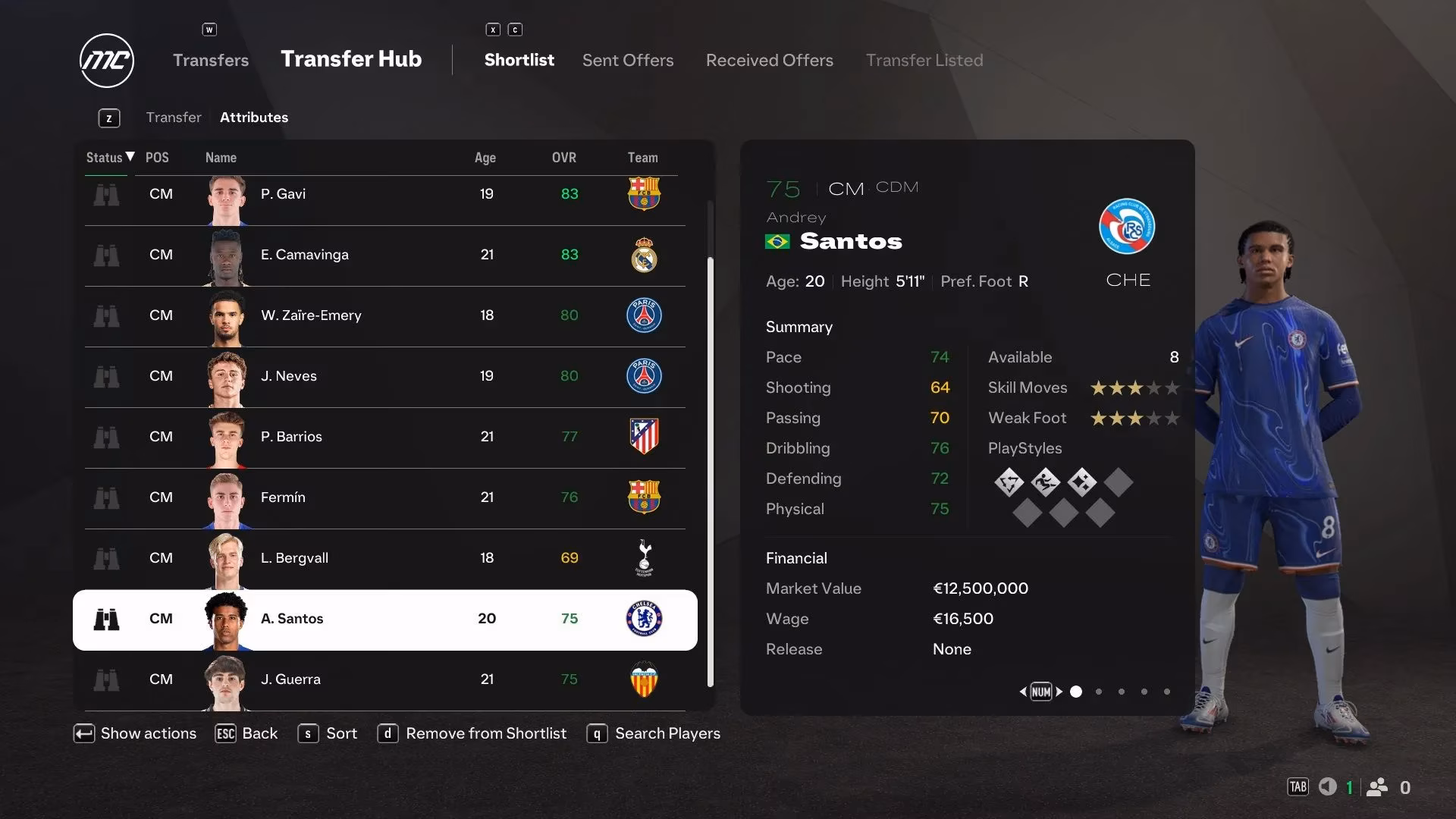The height and width of the screenshot is (819, 1456).
Task: Click the Barcelona crest in P. Gavi's row
Action: tap(644, 194)
